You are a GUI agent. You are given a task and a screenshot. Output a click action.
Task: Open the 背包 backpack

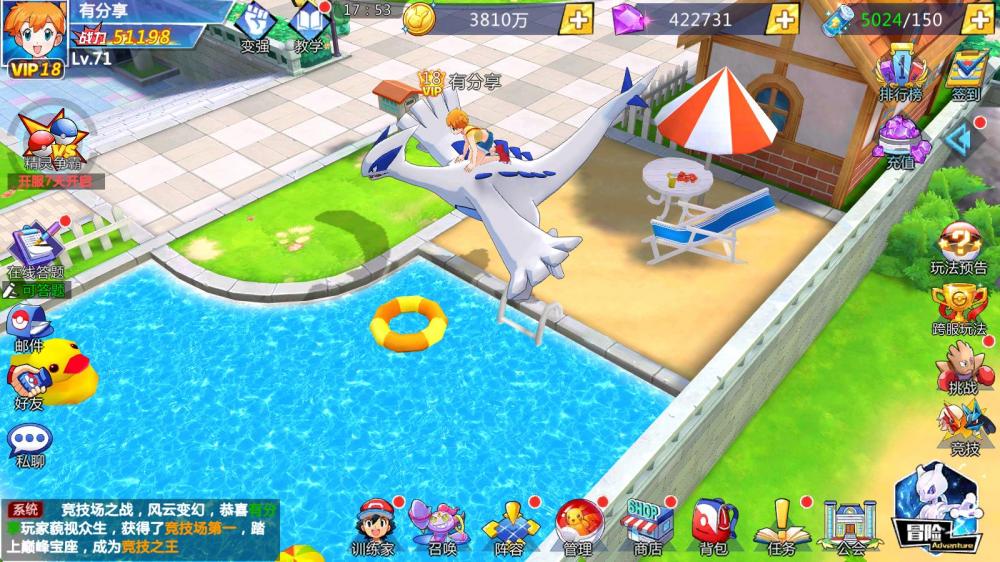click(713, 523)
